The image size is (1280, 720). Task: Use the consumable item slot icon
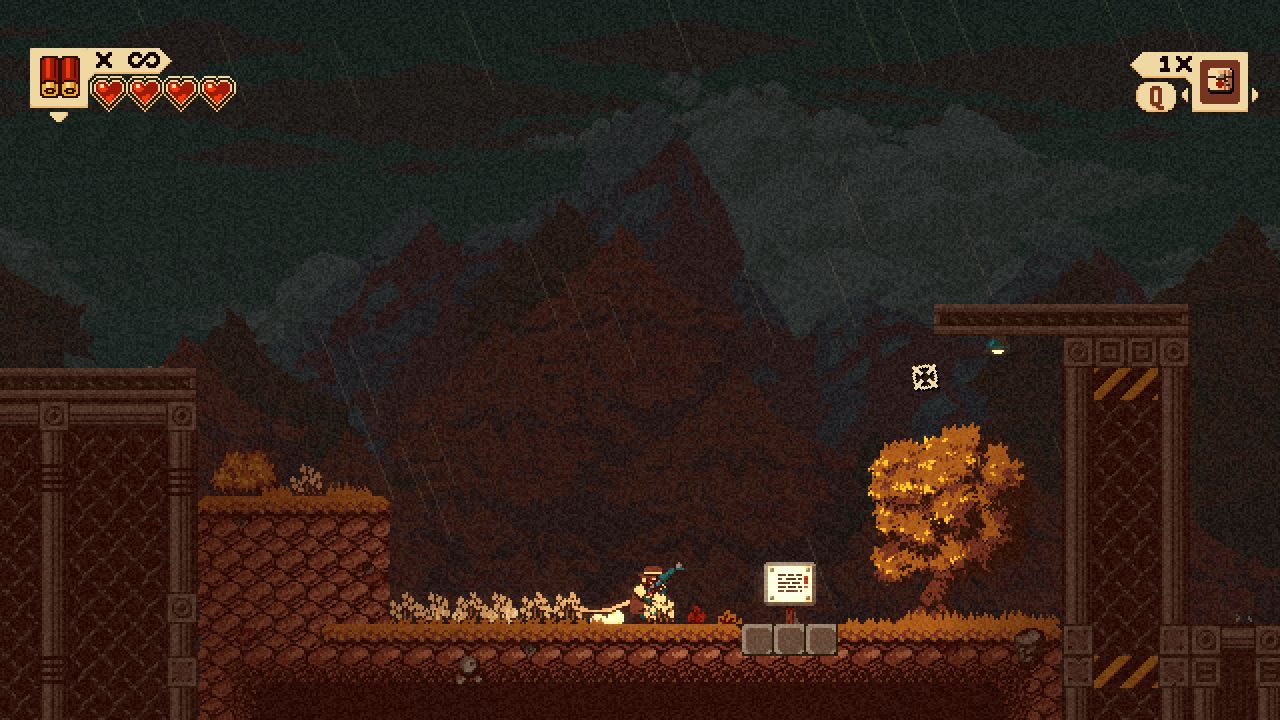[x=1220, y=81]
